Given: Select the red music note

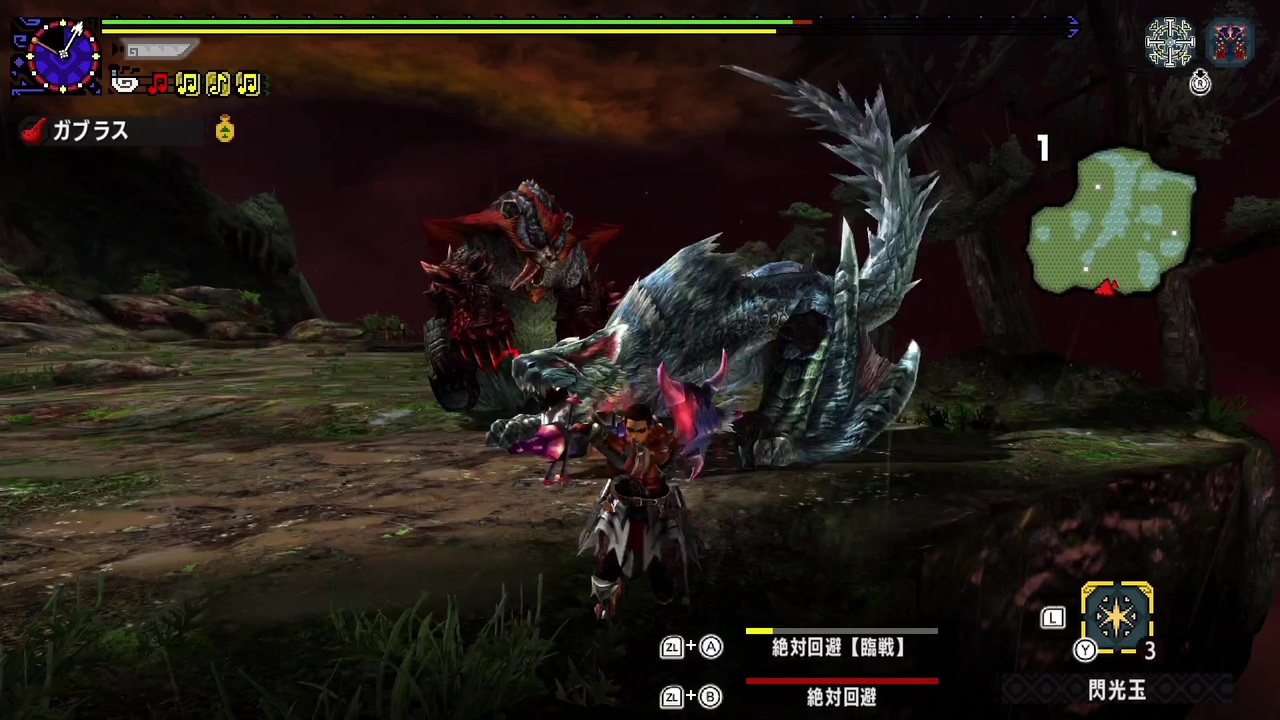Looking at the screenshot, I should pyautogui.click(x=158, y=83).
